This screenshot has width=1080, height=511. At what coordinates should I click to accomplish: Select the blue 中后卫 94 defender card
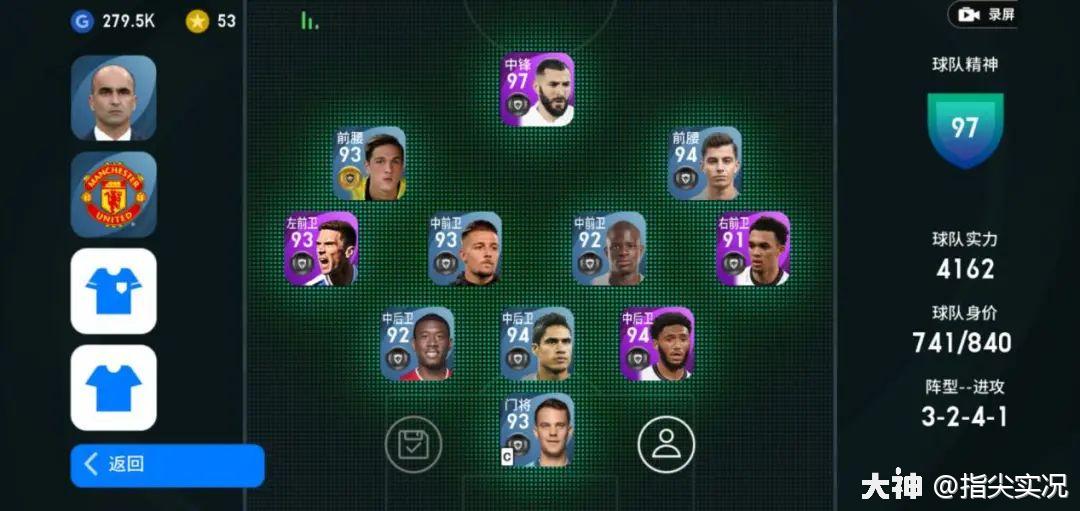click(537, 344)
